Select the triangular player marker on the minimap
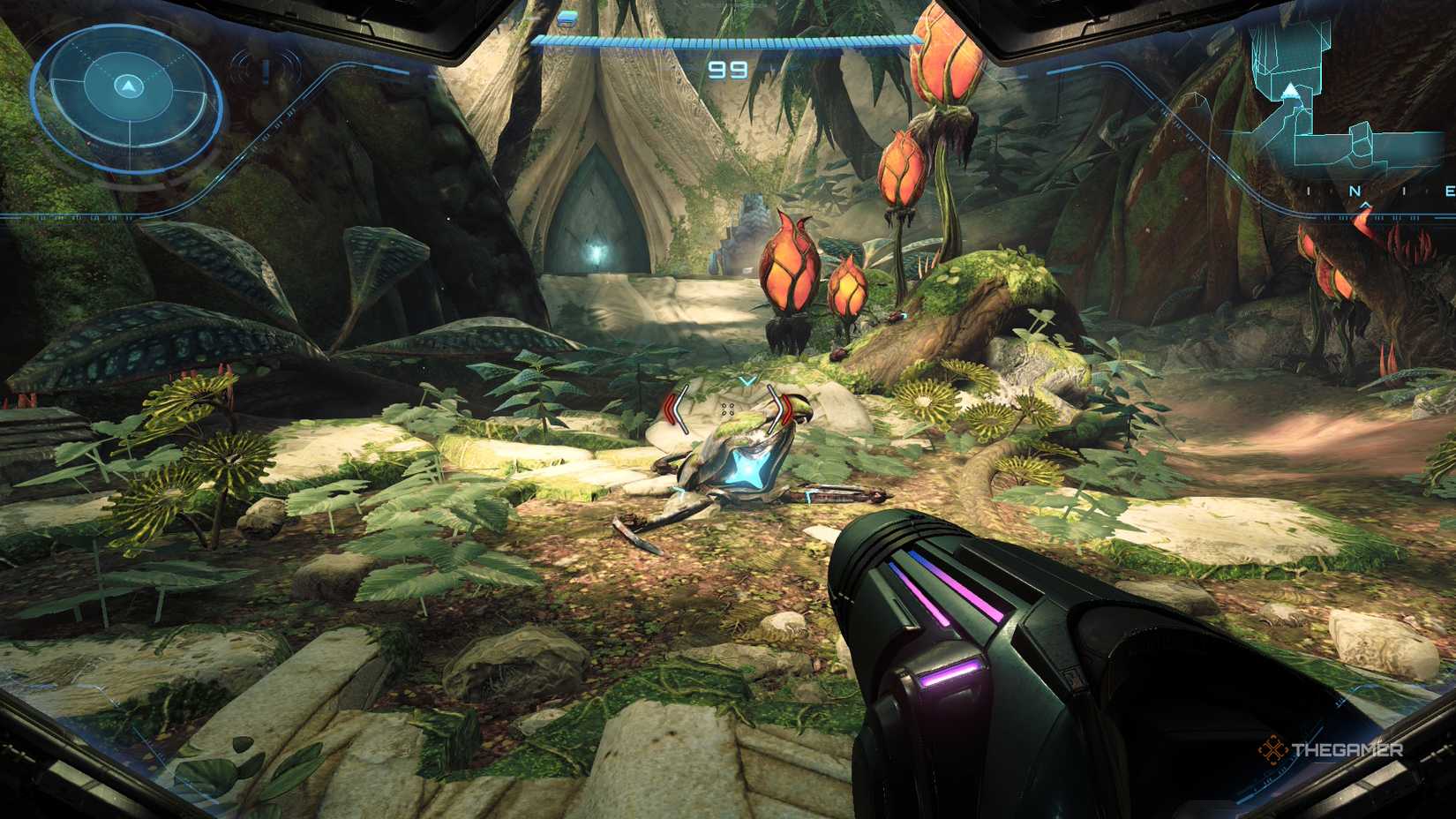The height and width of the screenshot is (819, 1456). click(x=1290, y=91)
